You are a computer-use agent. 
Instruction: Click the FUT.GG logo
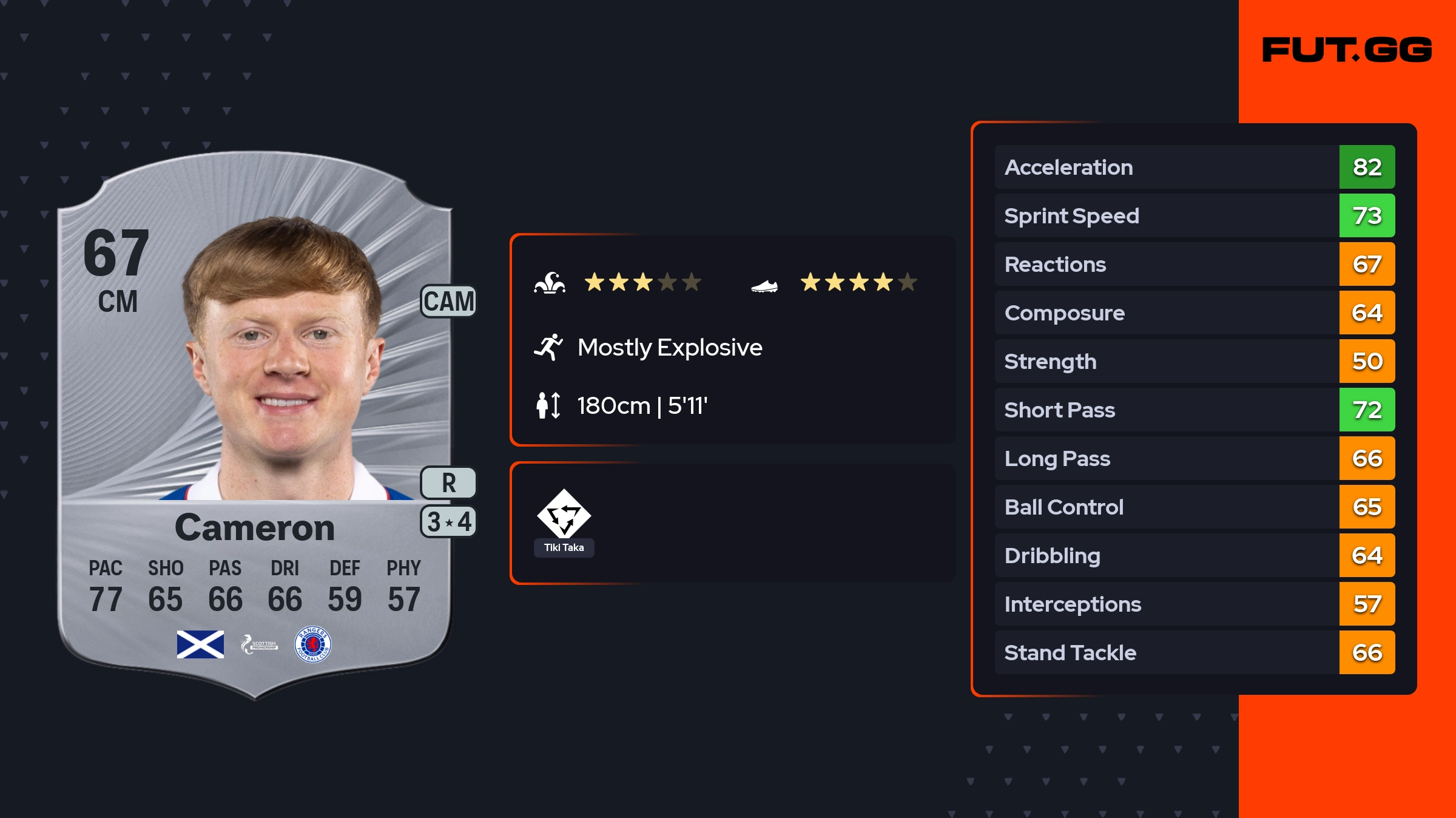pos(1346,50)
